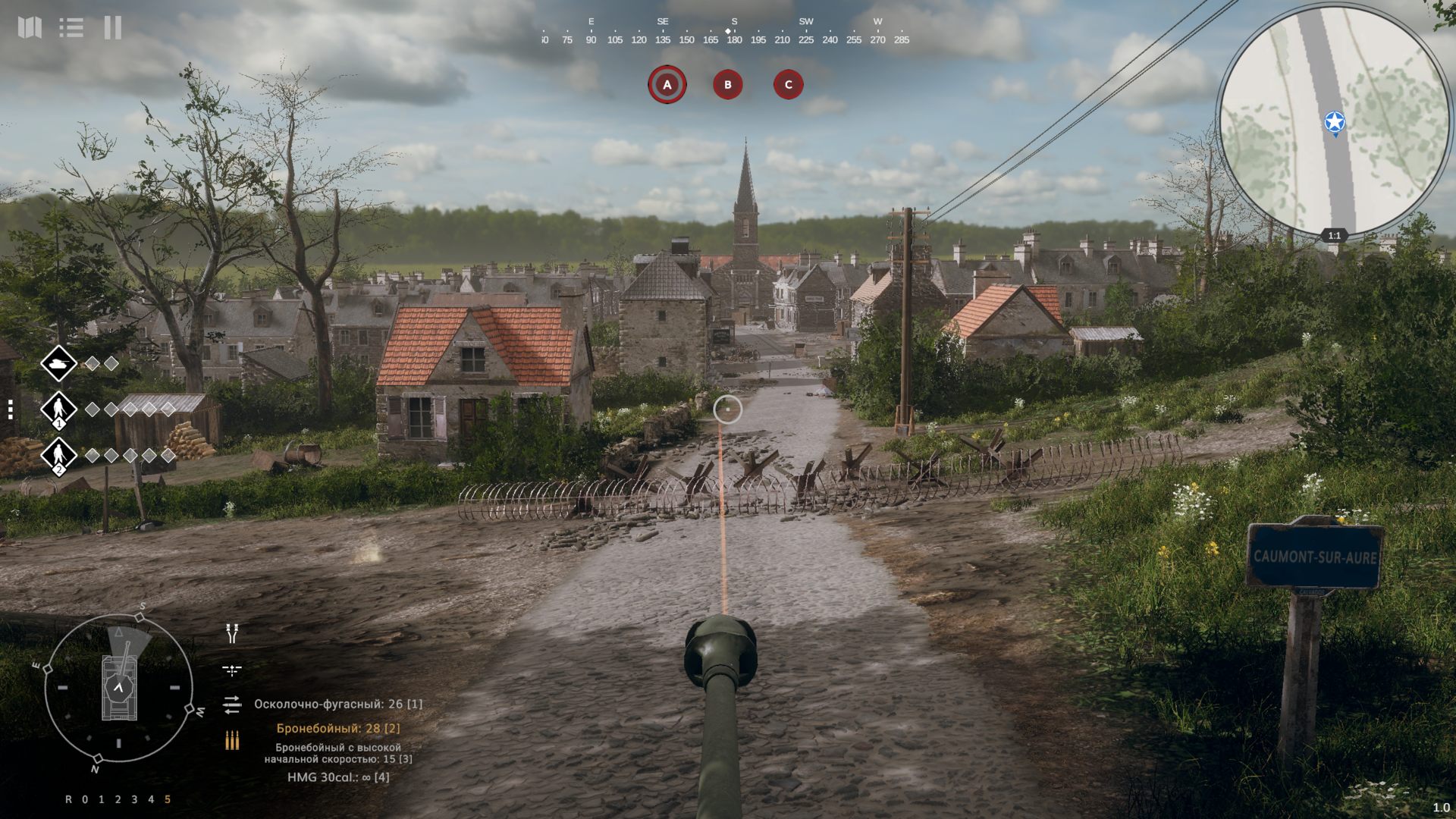Select infantry squad 1 icon
This screenshot has height=819, width=1456.
coord(58,410)
